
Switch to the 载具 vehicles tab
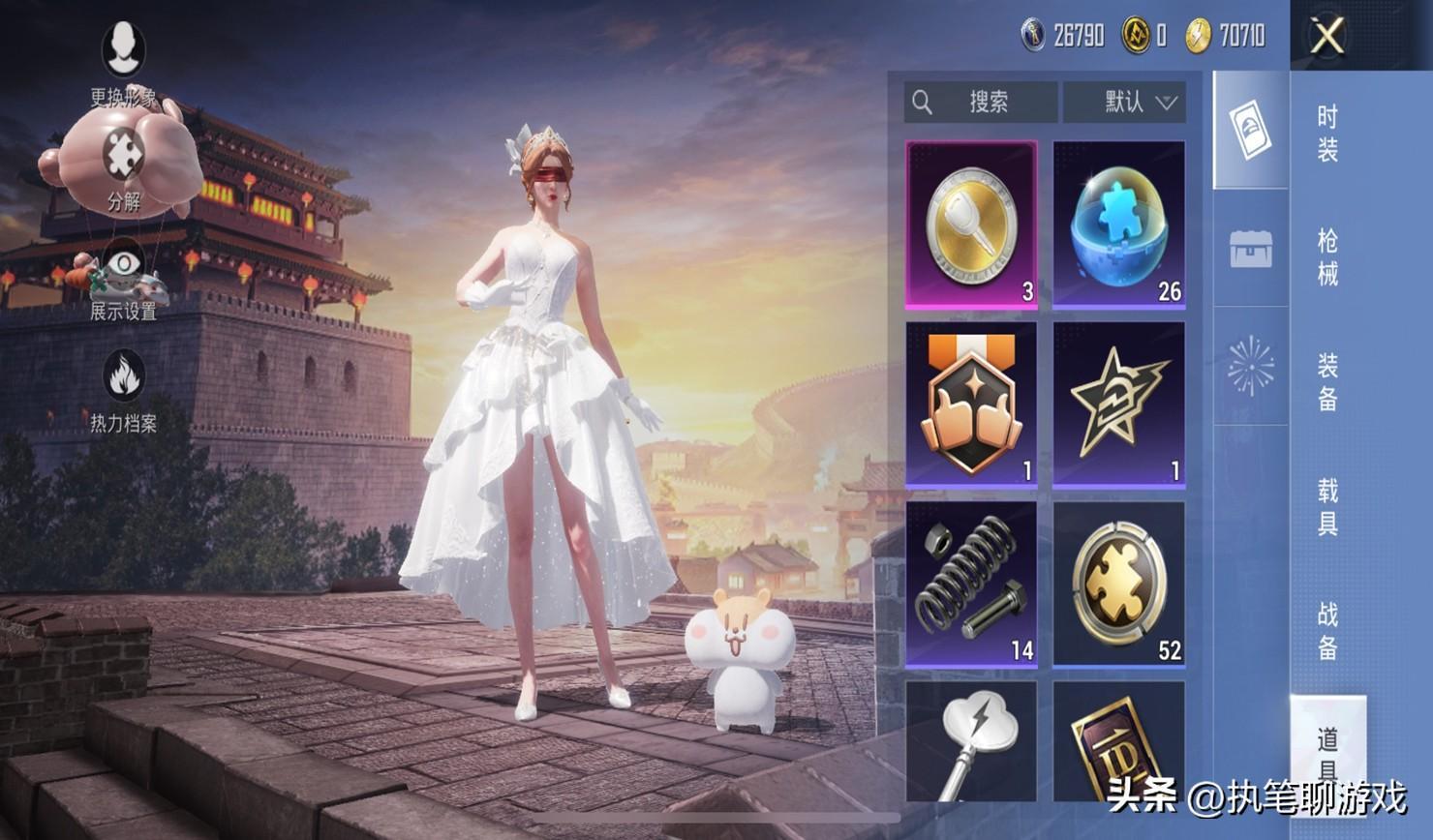pyautogui.click(x=1327, y=506)
